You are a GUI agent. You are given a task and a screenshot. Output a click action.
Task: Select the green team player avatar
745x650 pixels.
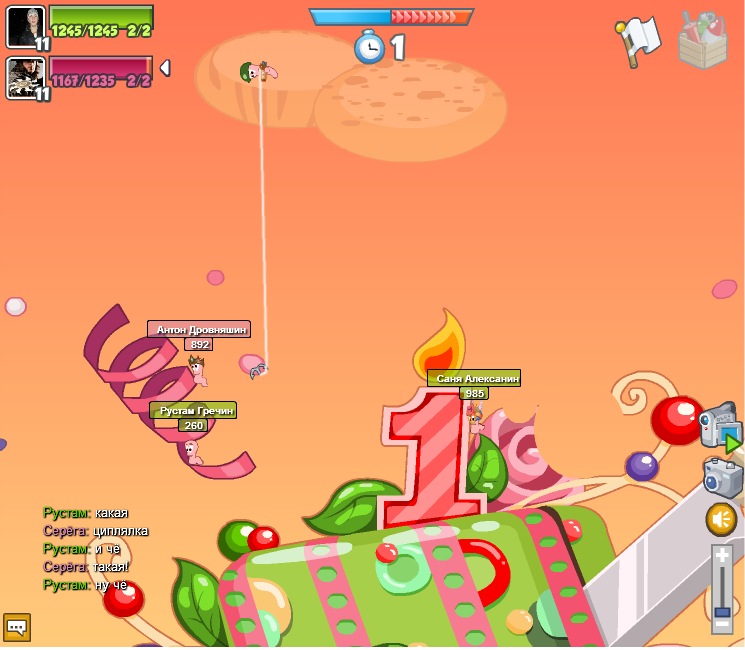click(x=25, y=26)
